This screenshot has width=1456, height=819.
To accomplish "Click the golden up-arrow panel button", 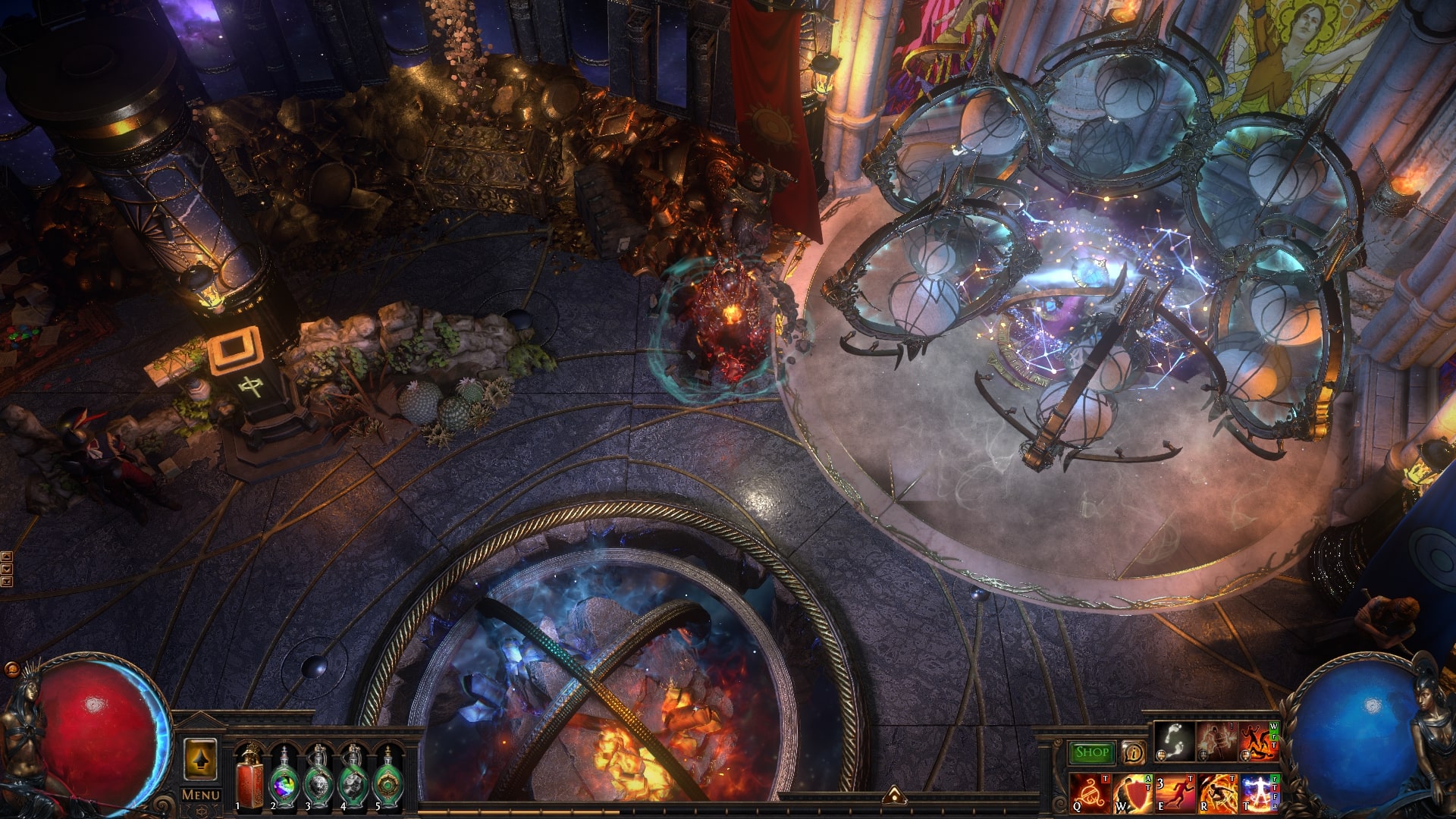I will (x=200, y=760).
